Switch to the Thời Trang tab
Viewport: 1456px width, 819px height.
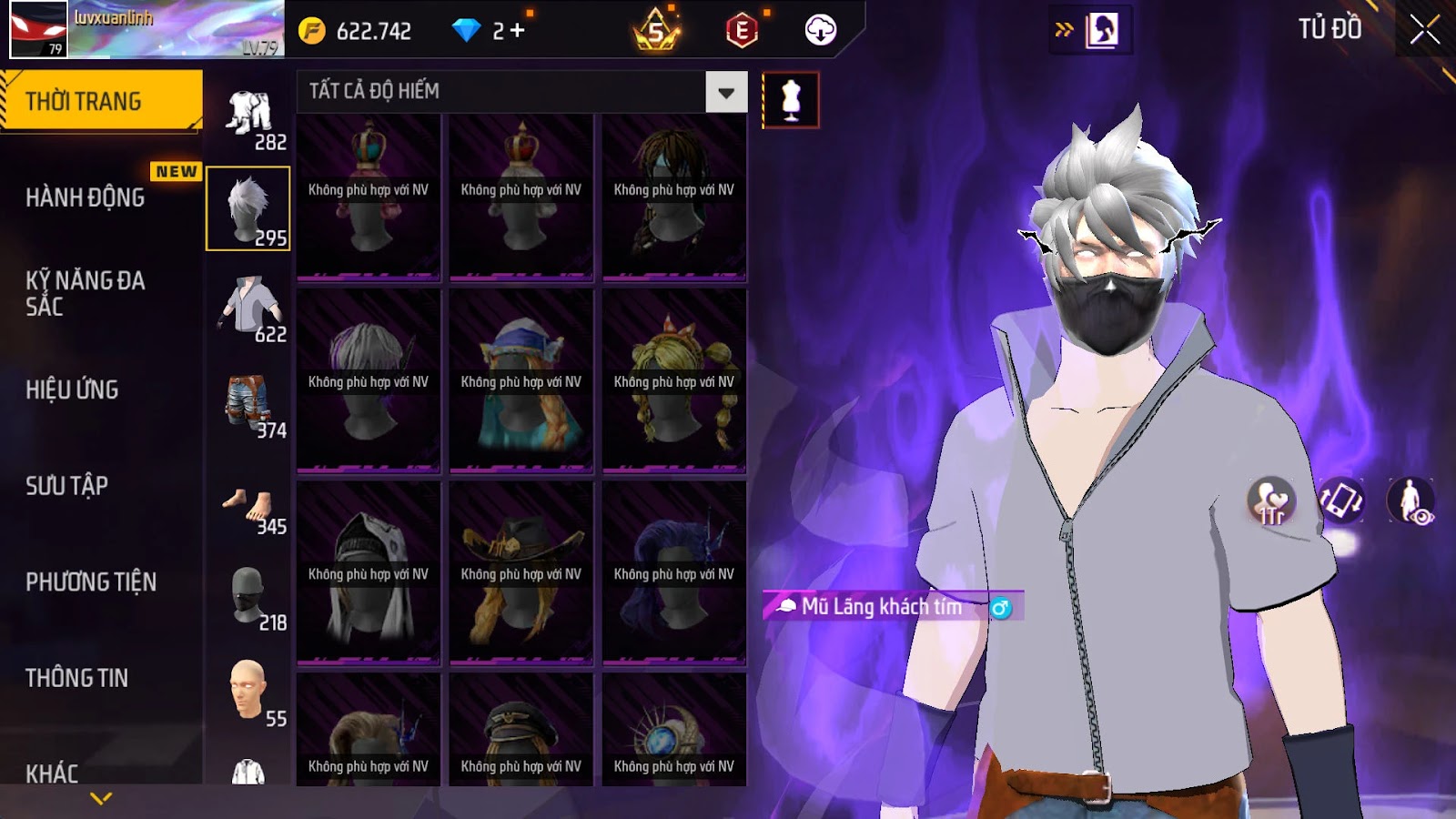[84, 101]
